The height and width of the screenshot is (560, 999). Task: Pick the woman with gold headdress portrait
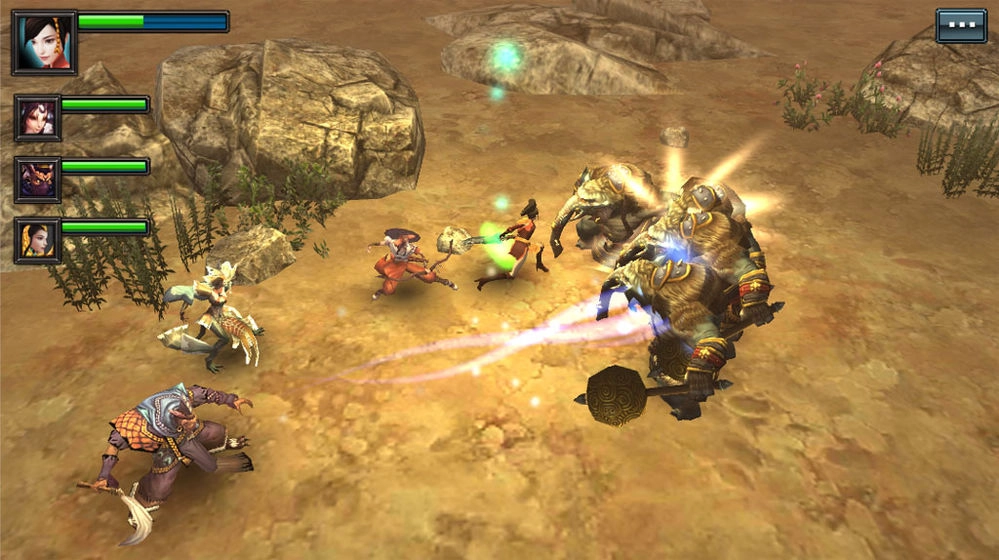(37, 241)
